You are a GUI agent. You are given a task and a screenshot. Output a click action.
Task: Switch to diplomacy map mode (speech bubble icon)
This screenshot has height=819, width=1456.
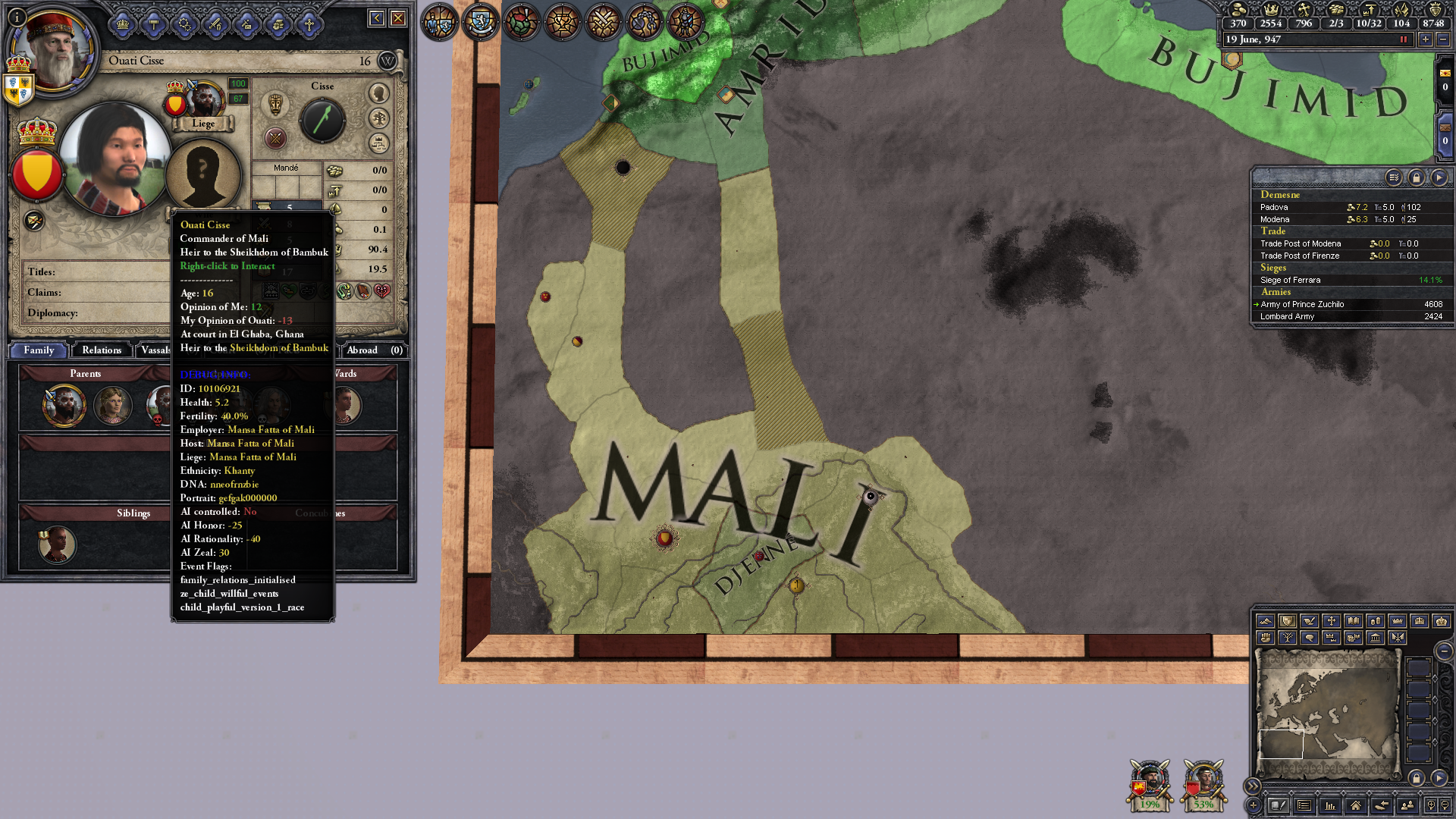click(1310, 639)
